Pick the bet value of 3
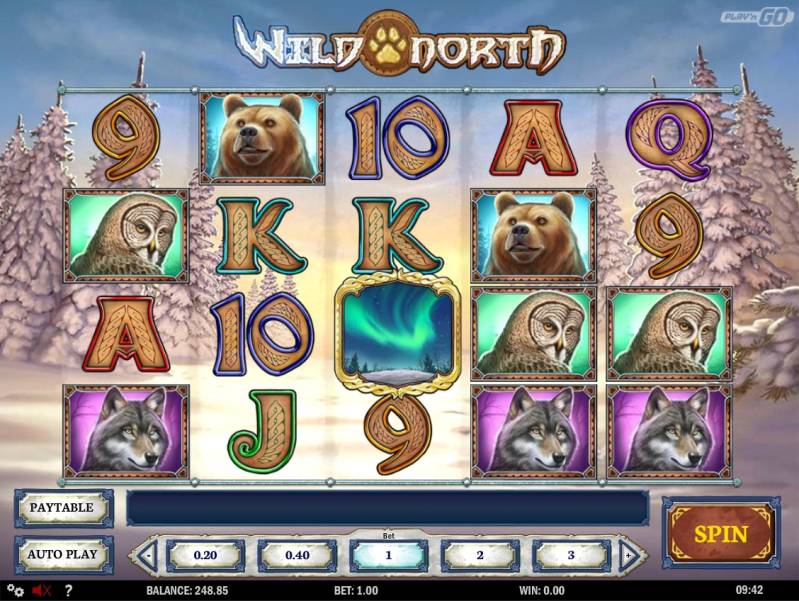Viewport: 799px width, 601px height. coord(571,555)
